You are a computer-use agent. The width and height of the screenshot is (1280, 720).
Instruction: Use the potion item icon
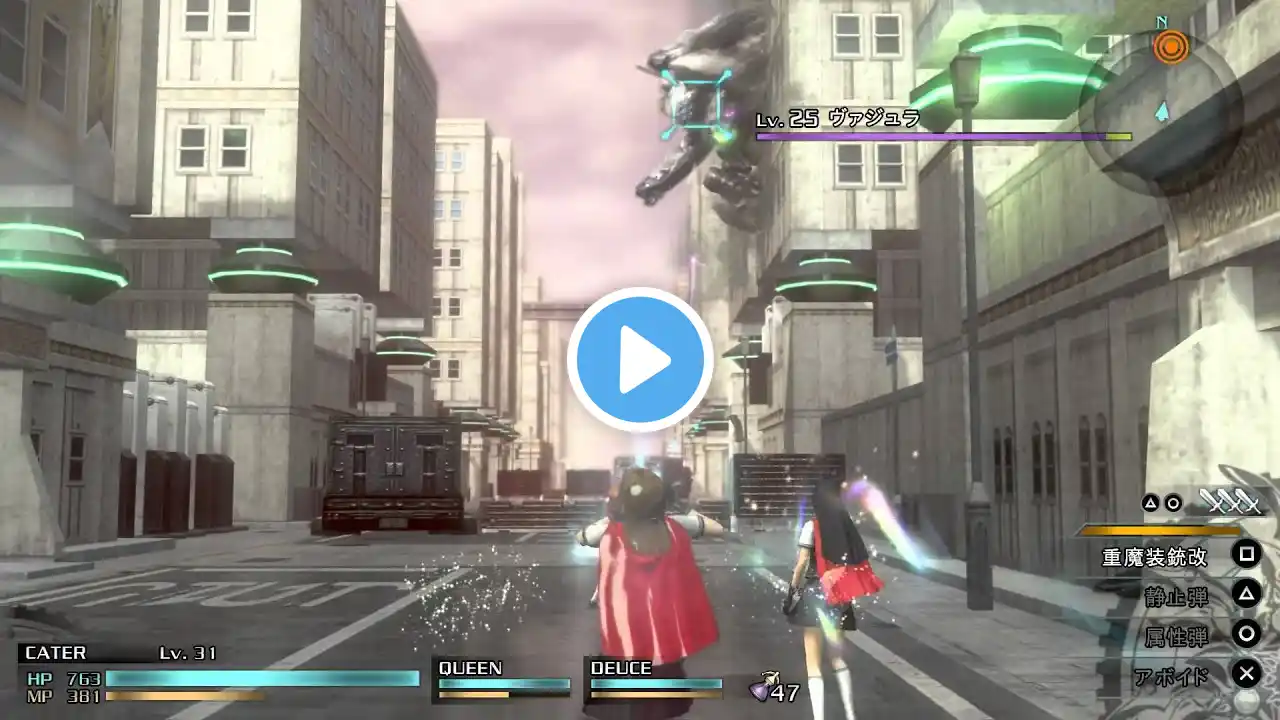763,687
